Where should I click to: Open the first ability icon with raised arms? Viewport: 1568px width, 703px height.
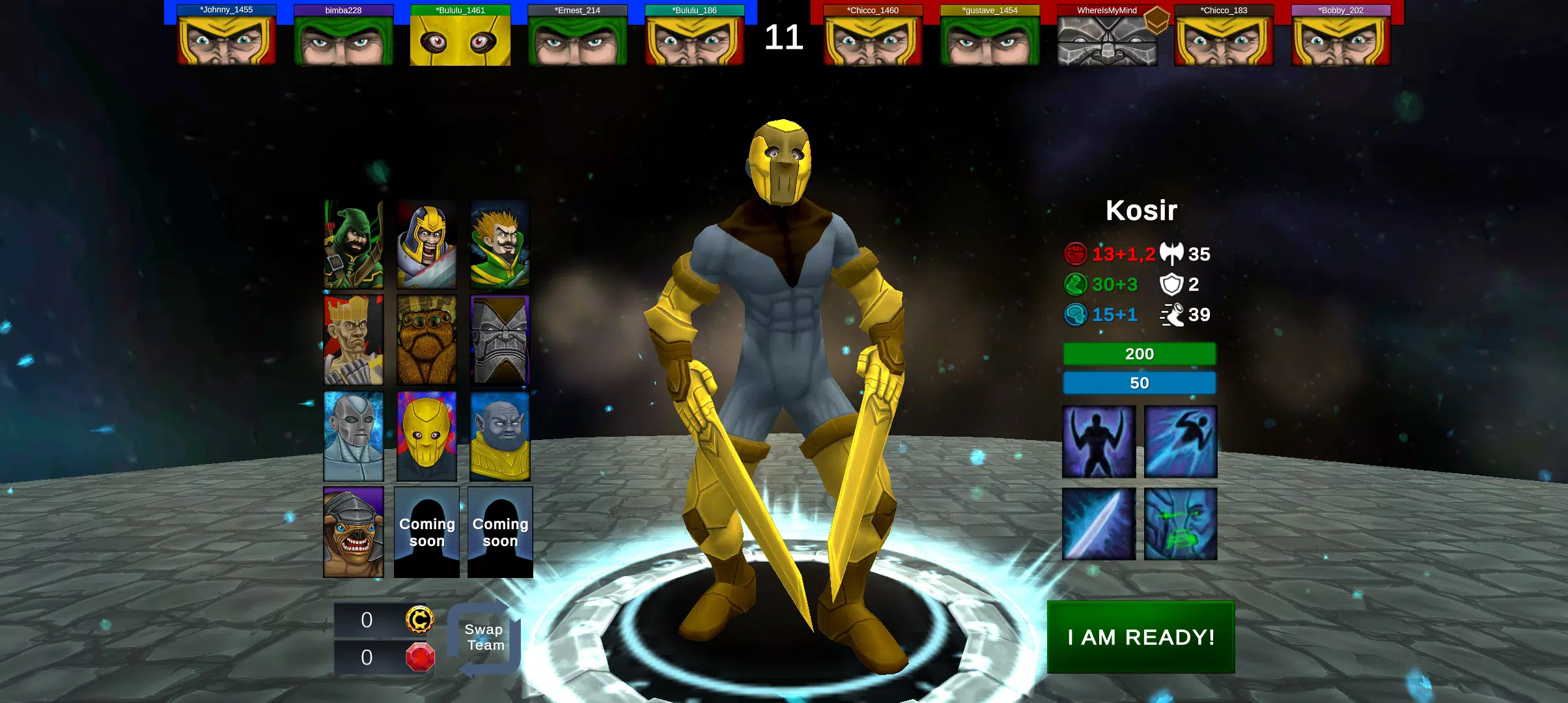click(1098, 441)
